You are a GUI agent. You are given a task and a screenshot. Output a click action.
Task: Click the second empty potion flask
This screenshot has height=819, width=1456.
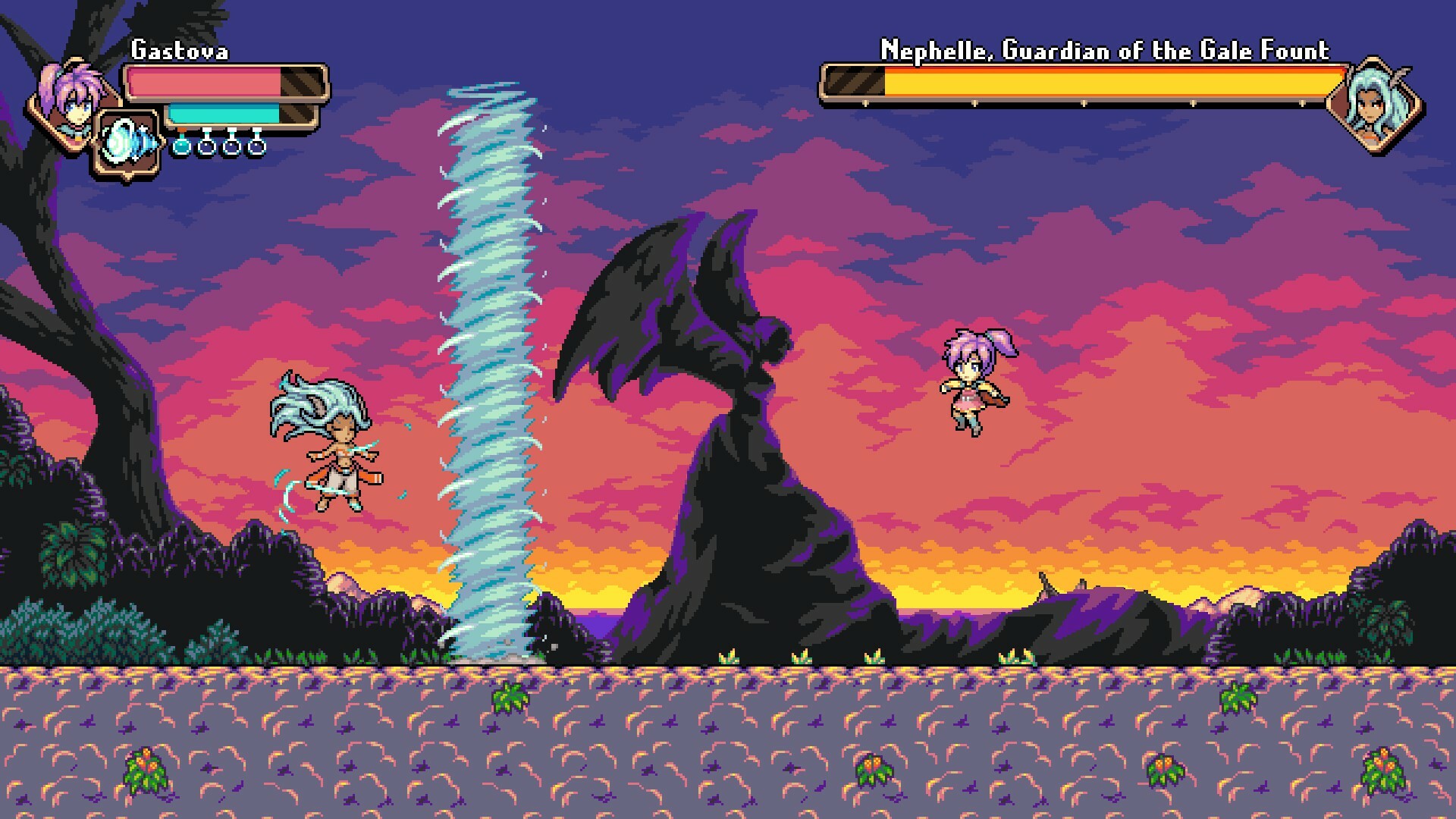coord(230,149)
